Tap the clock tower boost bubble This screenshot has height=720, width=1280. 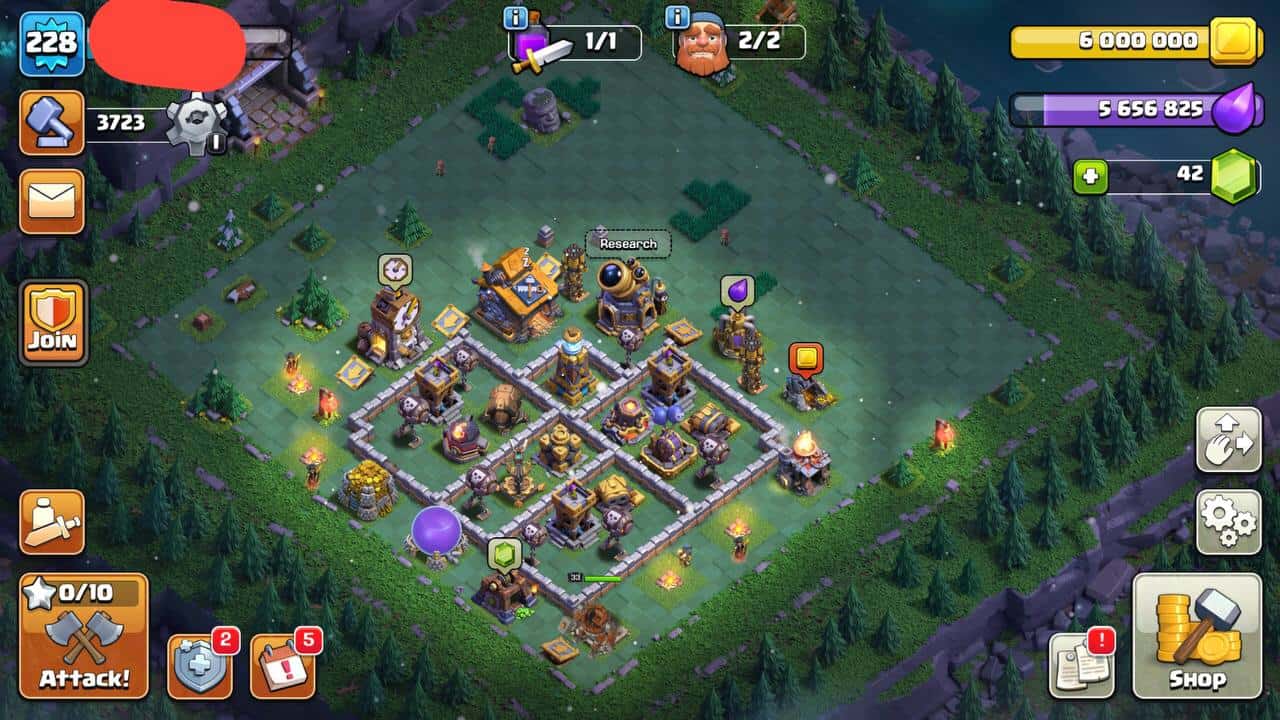pyautogui.click(x=395, y=270)
